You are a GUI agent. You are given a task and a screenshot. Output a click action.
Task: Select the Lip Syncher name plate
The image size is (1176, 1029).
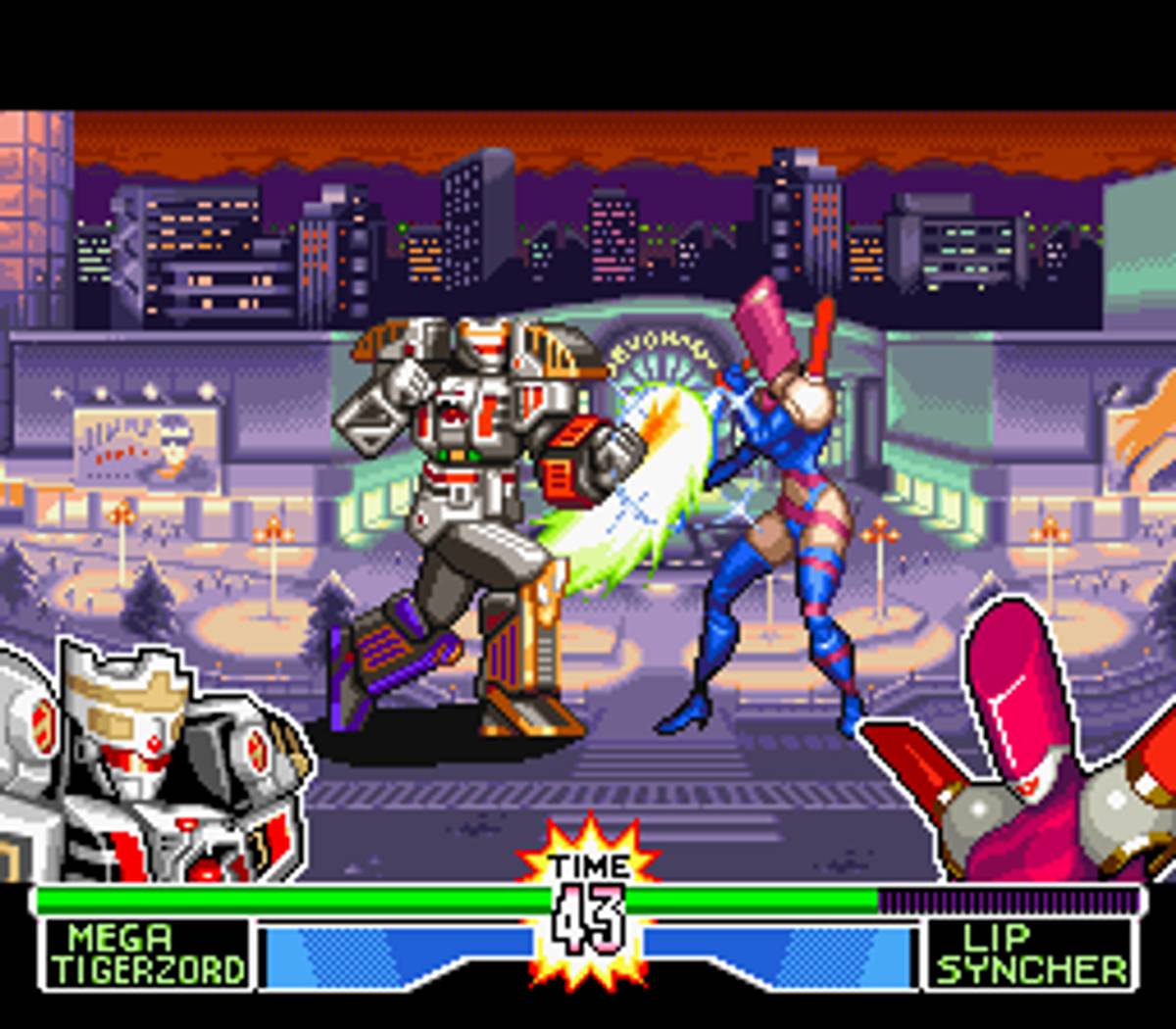(x=1030, y=955)
